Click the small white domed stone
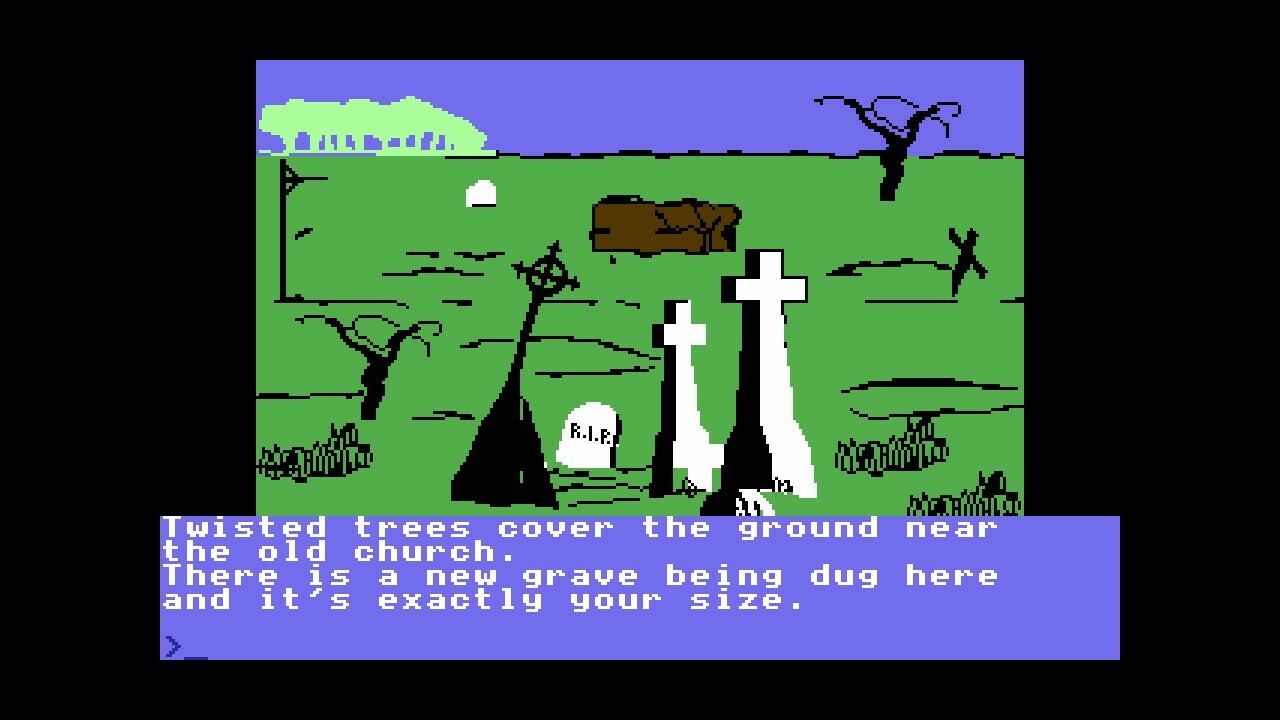 [481, 192]
